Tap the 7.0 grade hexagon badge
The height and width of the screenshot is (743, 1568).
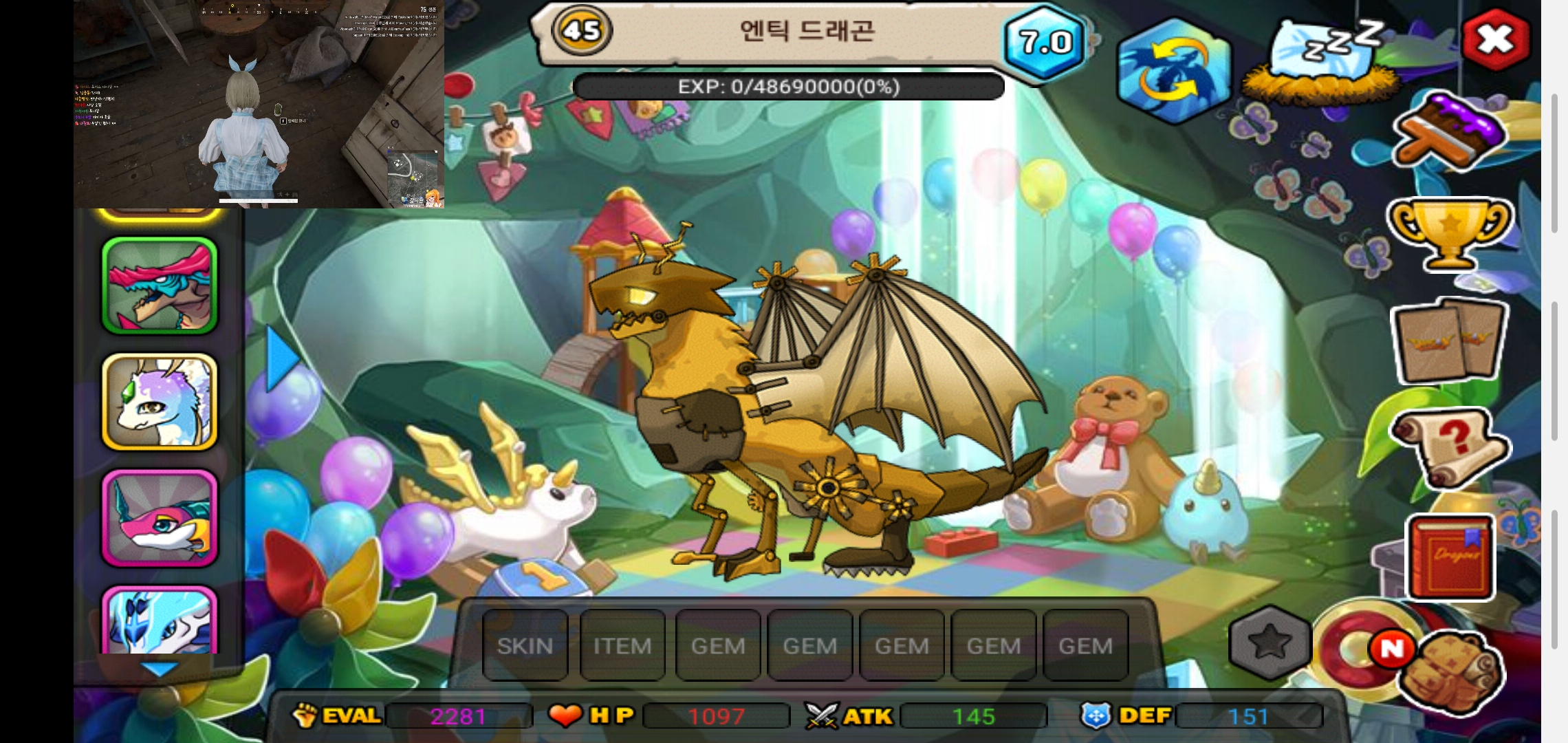[1045, 43]
